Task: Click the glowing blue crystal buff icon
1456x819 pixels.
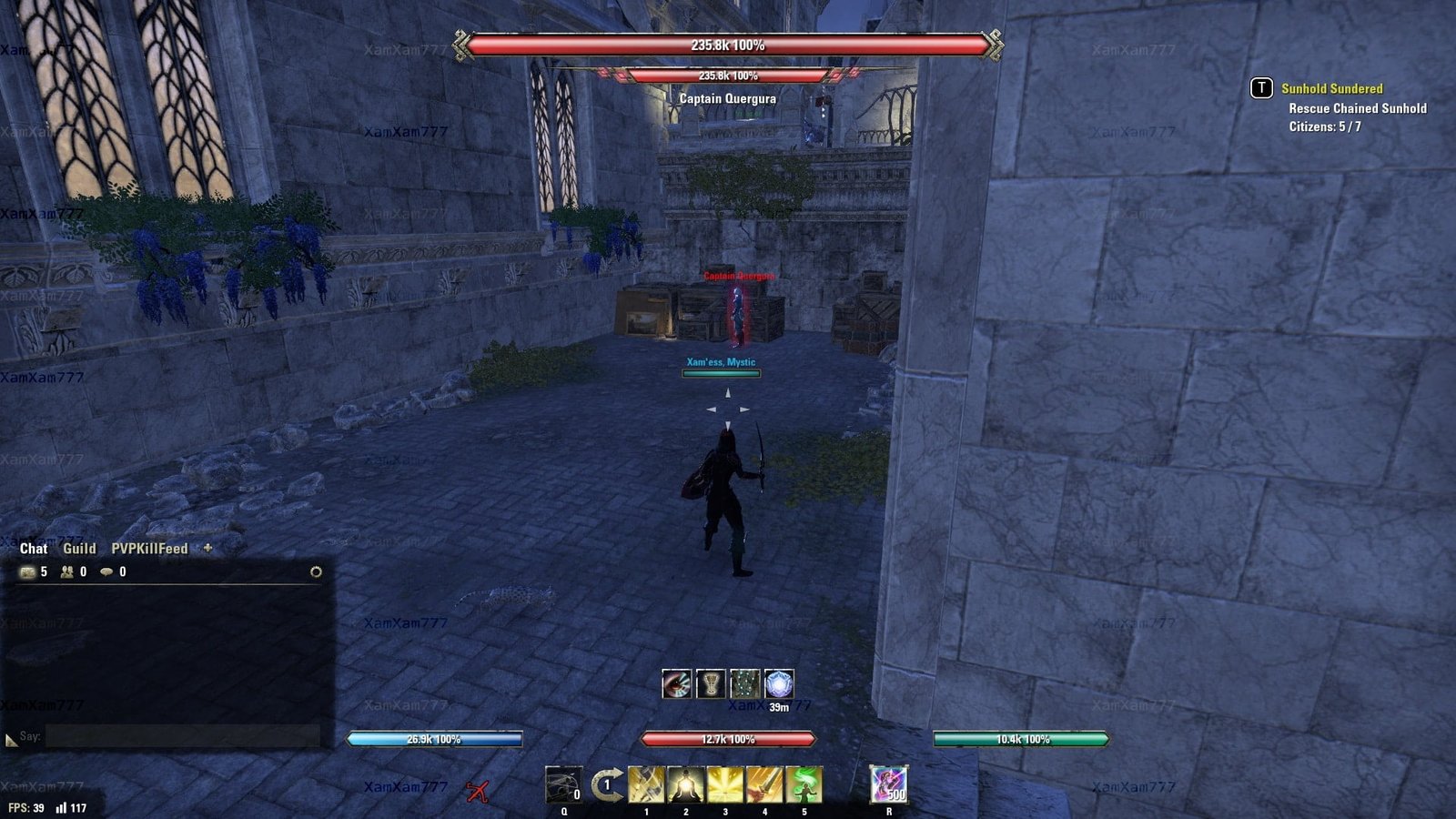Action: (779, 683)
